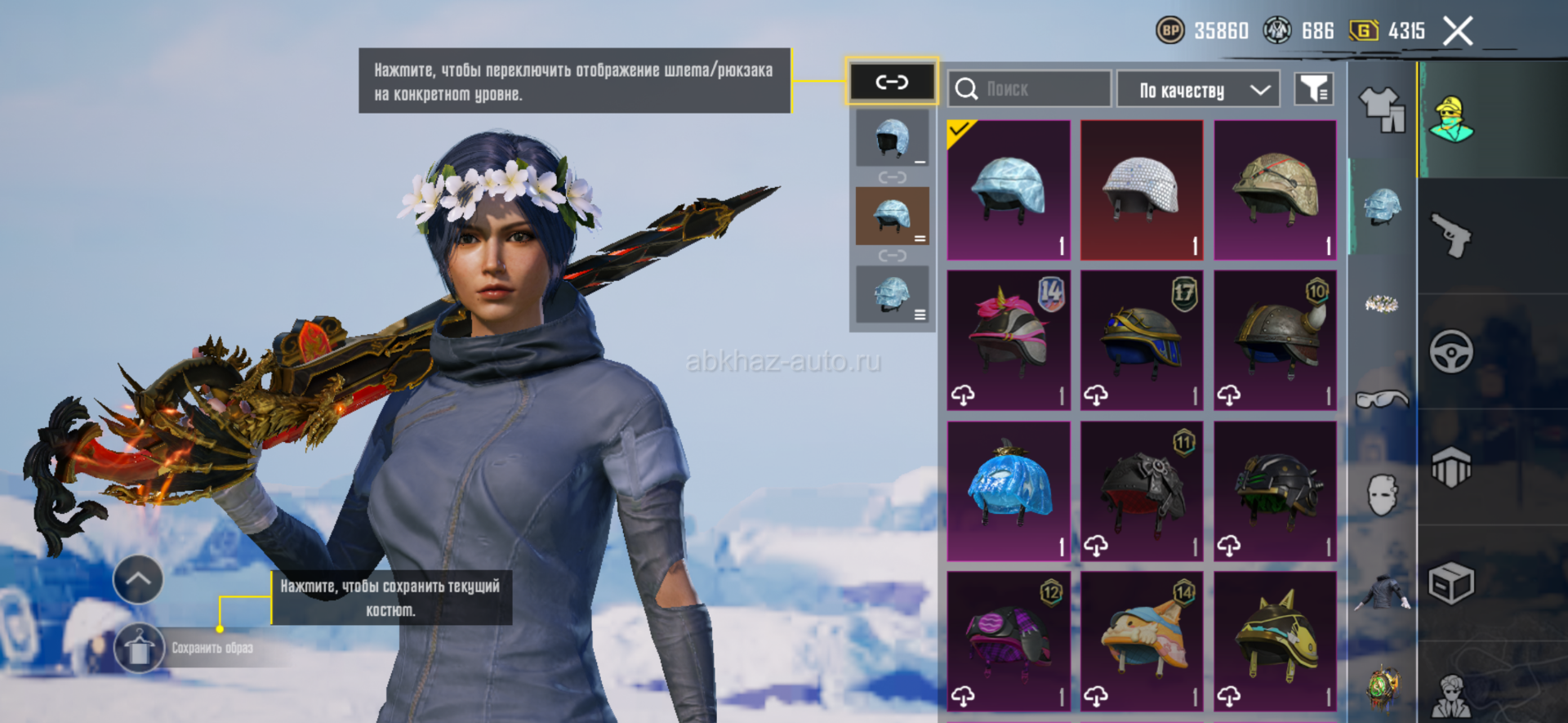This screenshot has width=1568, height=723.
Task: Select the tan camouflage helmet skin
Action: [1275, 190]
